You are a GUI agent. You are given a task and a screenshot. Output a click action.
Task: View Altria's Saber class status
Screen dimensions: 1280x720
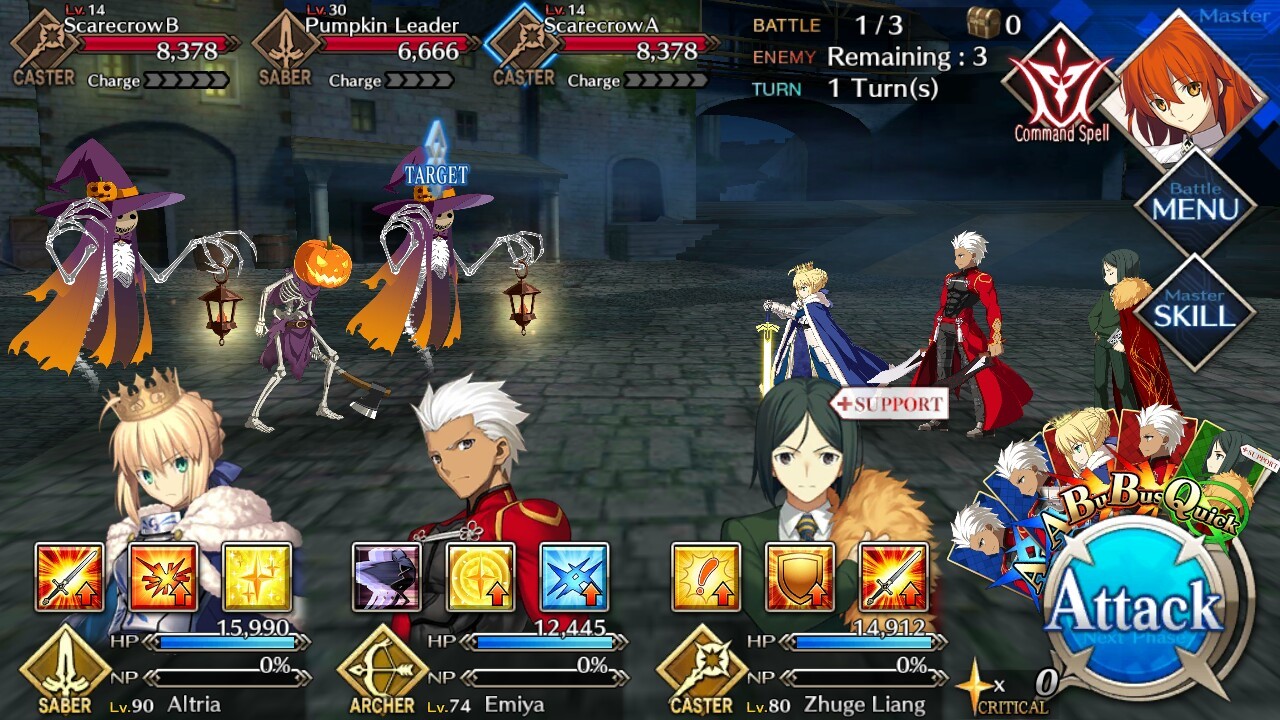click(65, 672)
